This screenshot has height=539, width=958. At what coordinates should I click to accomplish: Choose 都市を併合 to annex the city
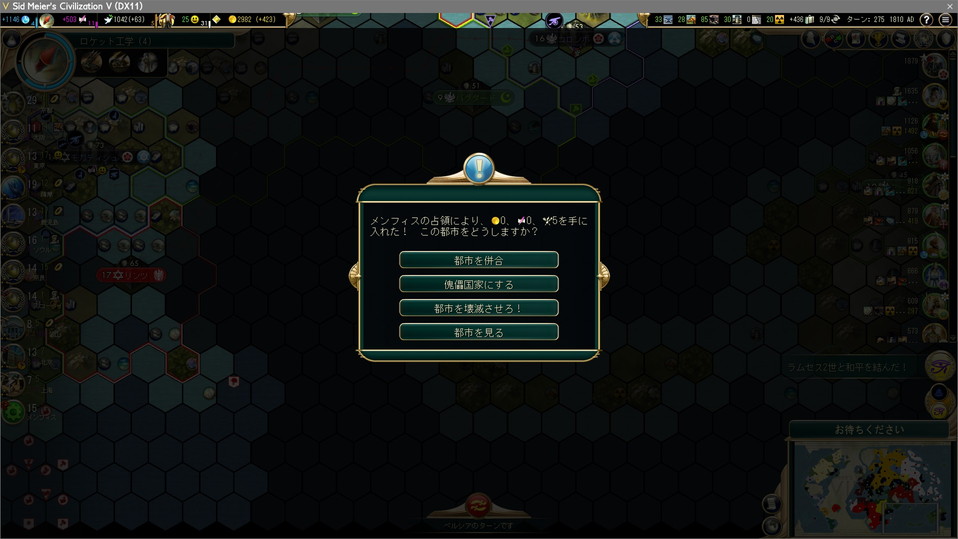pyautogui.click(x=478, y=260)
